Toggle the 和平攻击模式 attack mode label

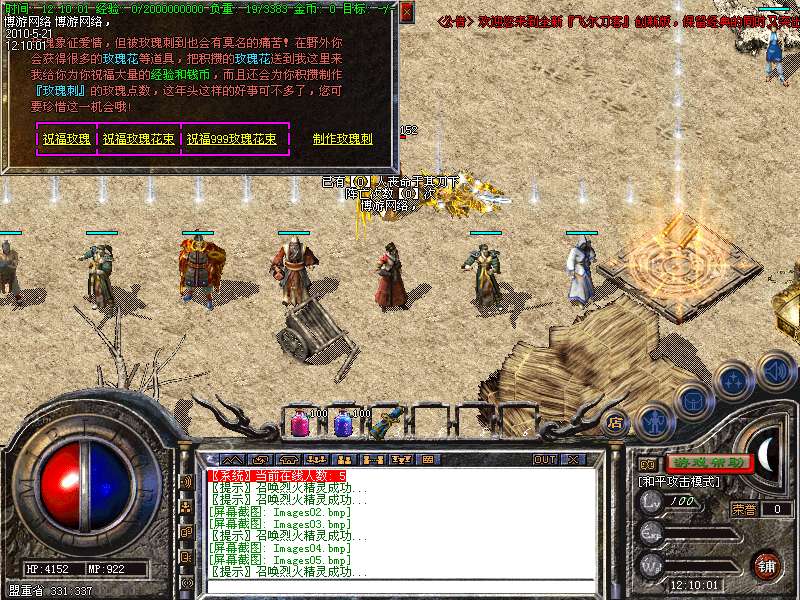click(x=682, y=481)
